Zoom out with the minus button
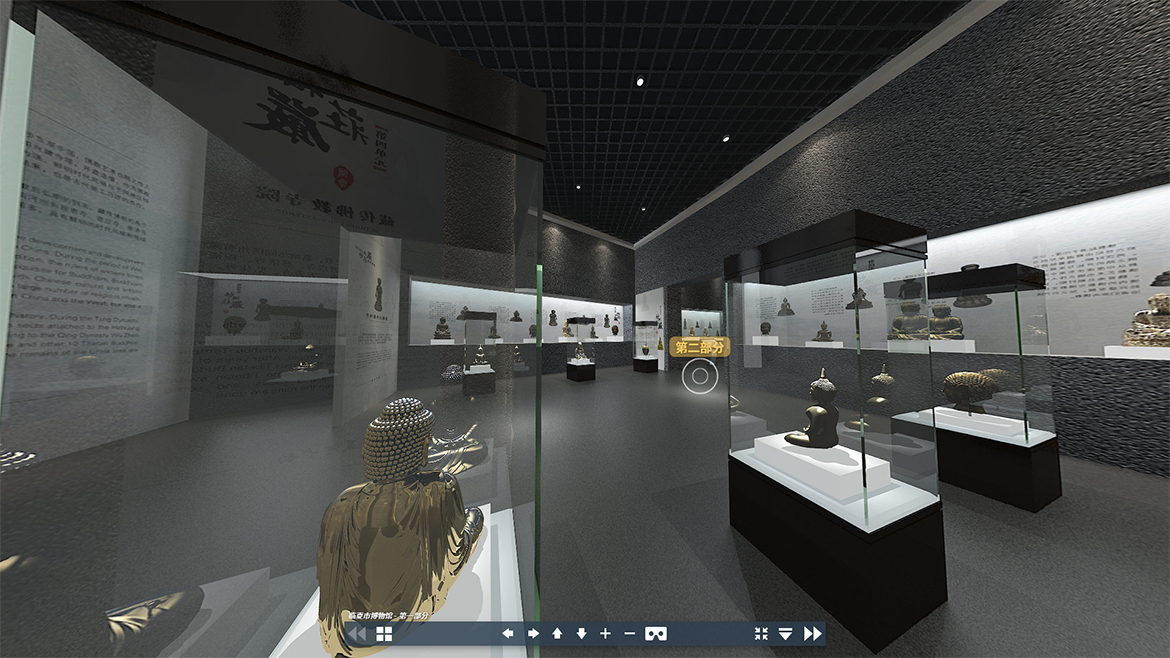Image resolution: width=1170 pixels, height=658 pixels. coord(629,633)
